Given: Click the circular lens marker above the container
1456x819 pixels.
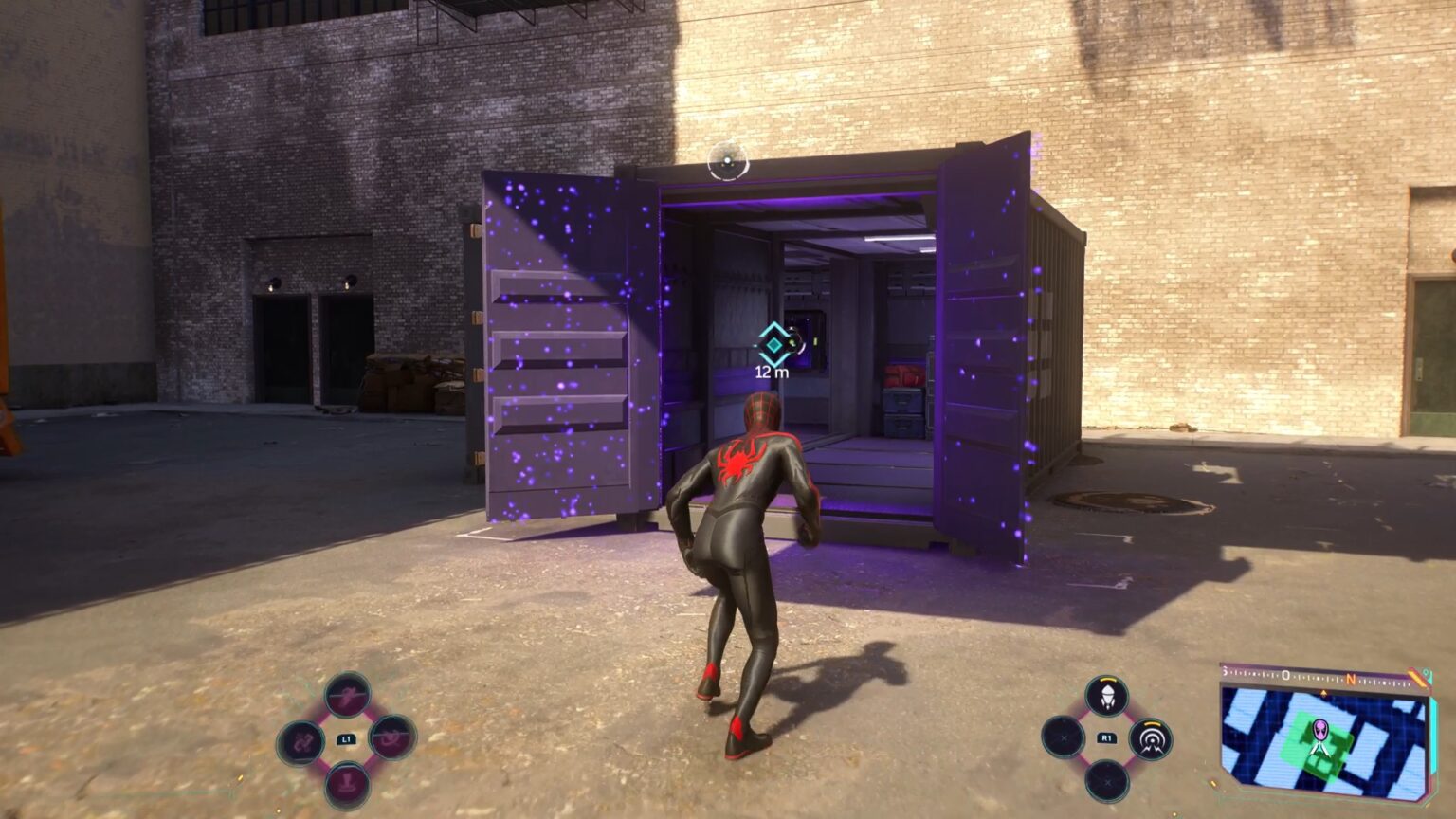Looking at the screenshot, I should 727,157.
